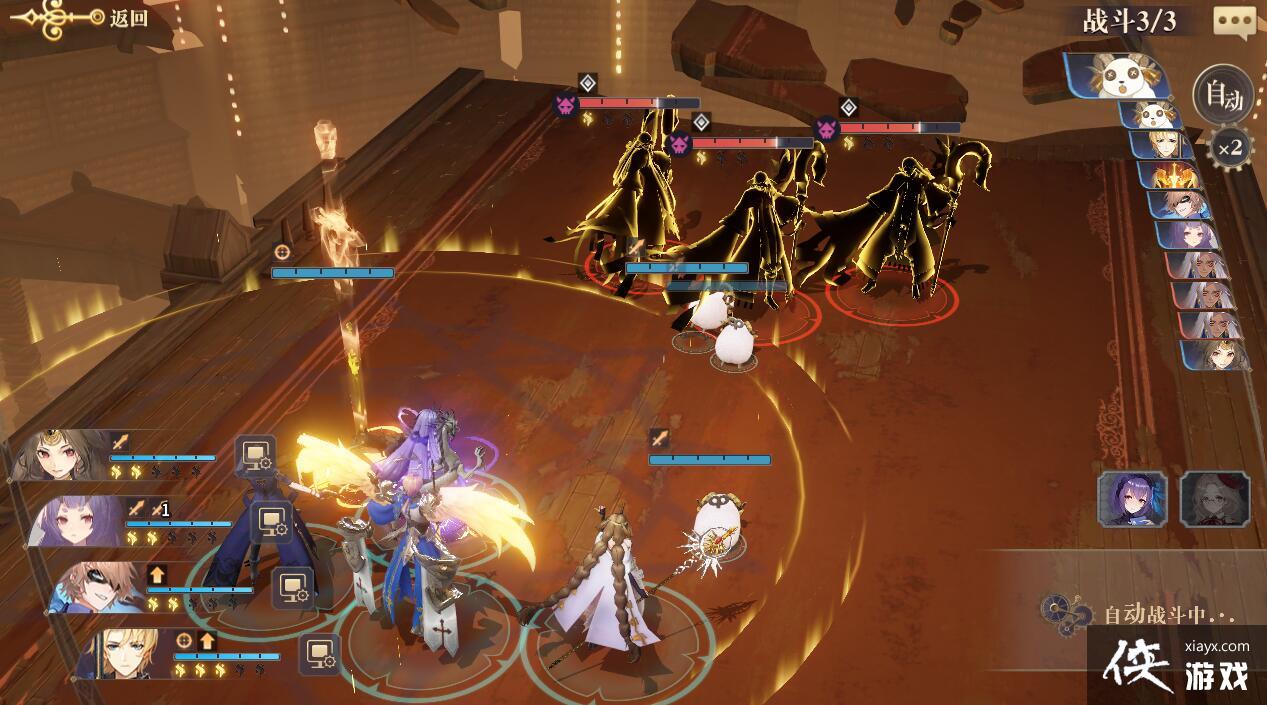The image size is (1267, 705).
Task: Click the purple-haired portrait in turn order
Action: pyautogui.click(x=1186, y=236)
